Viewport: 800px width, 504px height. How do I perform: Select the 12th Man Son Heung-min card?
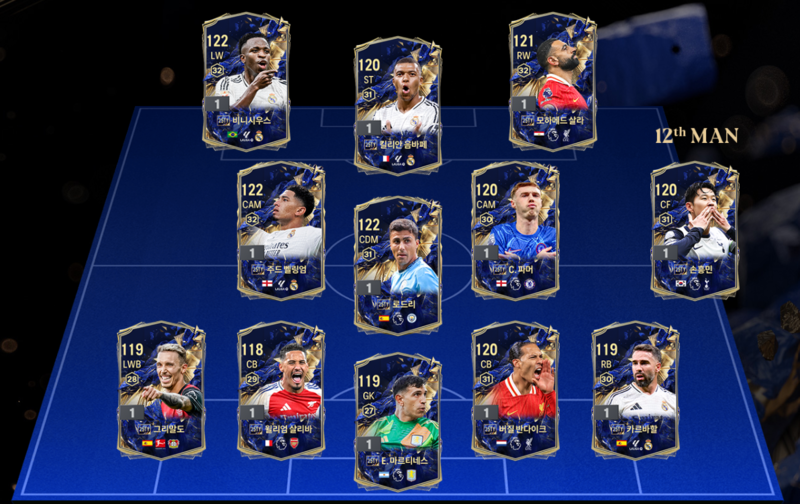click(694, 230)
